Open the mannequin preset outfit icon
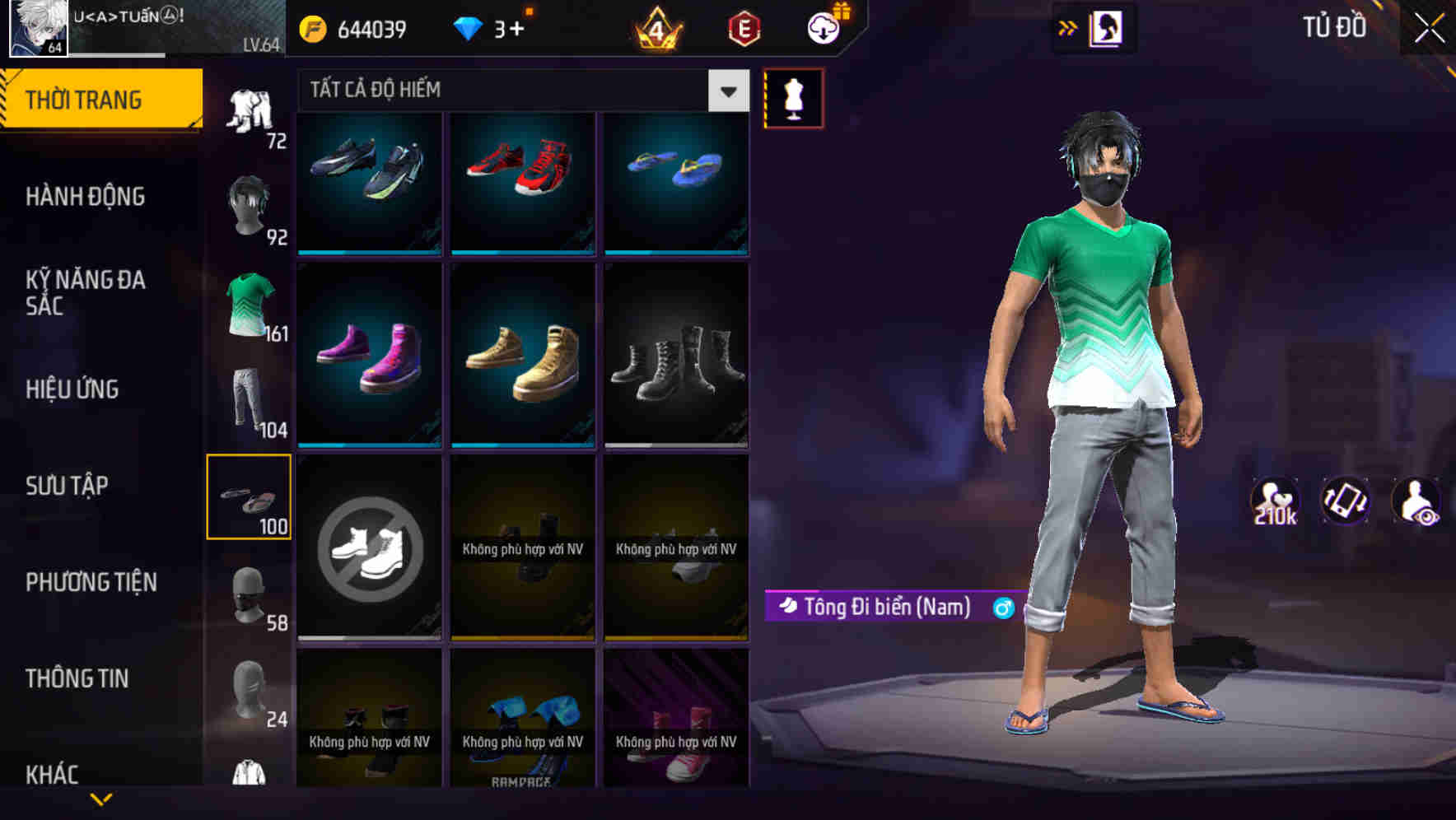The width and height of the screenshot is (1456, 820). [x=793, y=97]
